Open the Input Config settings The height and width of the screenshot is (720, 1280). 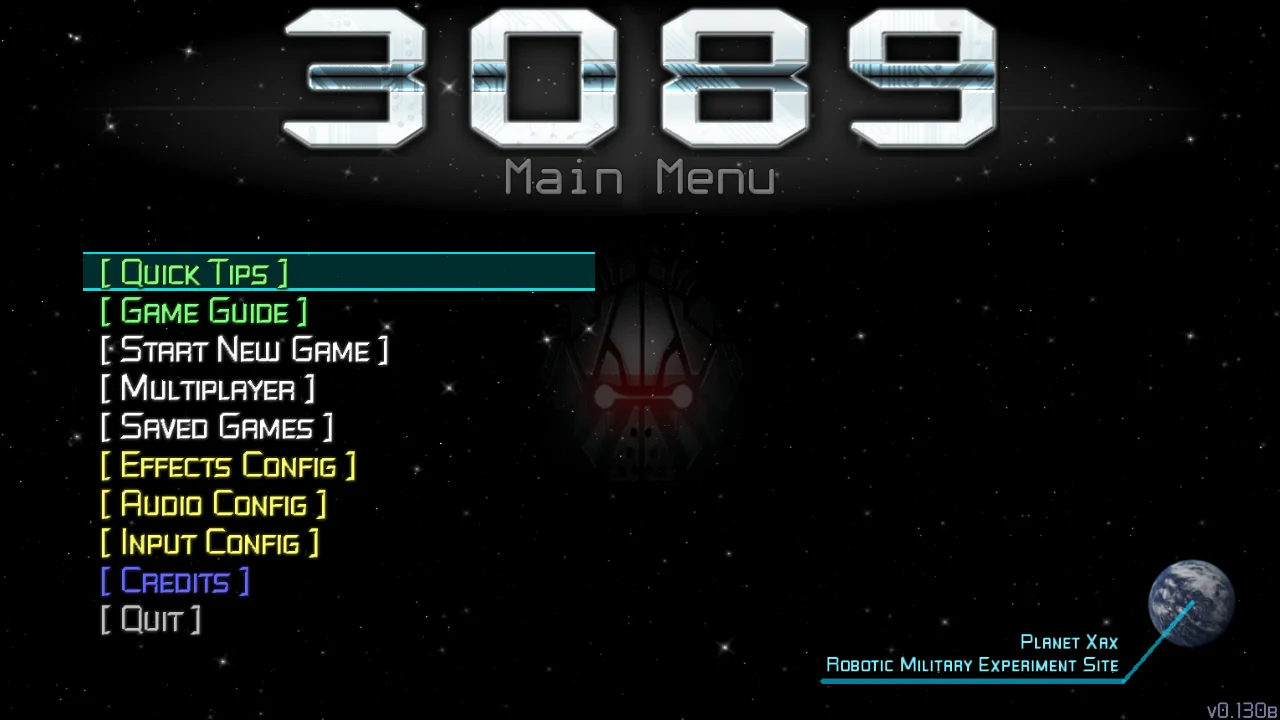(209, 542)
